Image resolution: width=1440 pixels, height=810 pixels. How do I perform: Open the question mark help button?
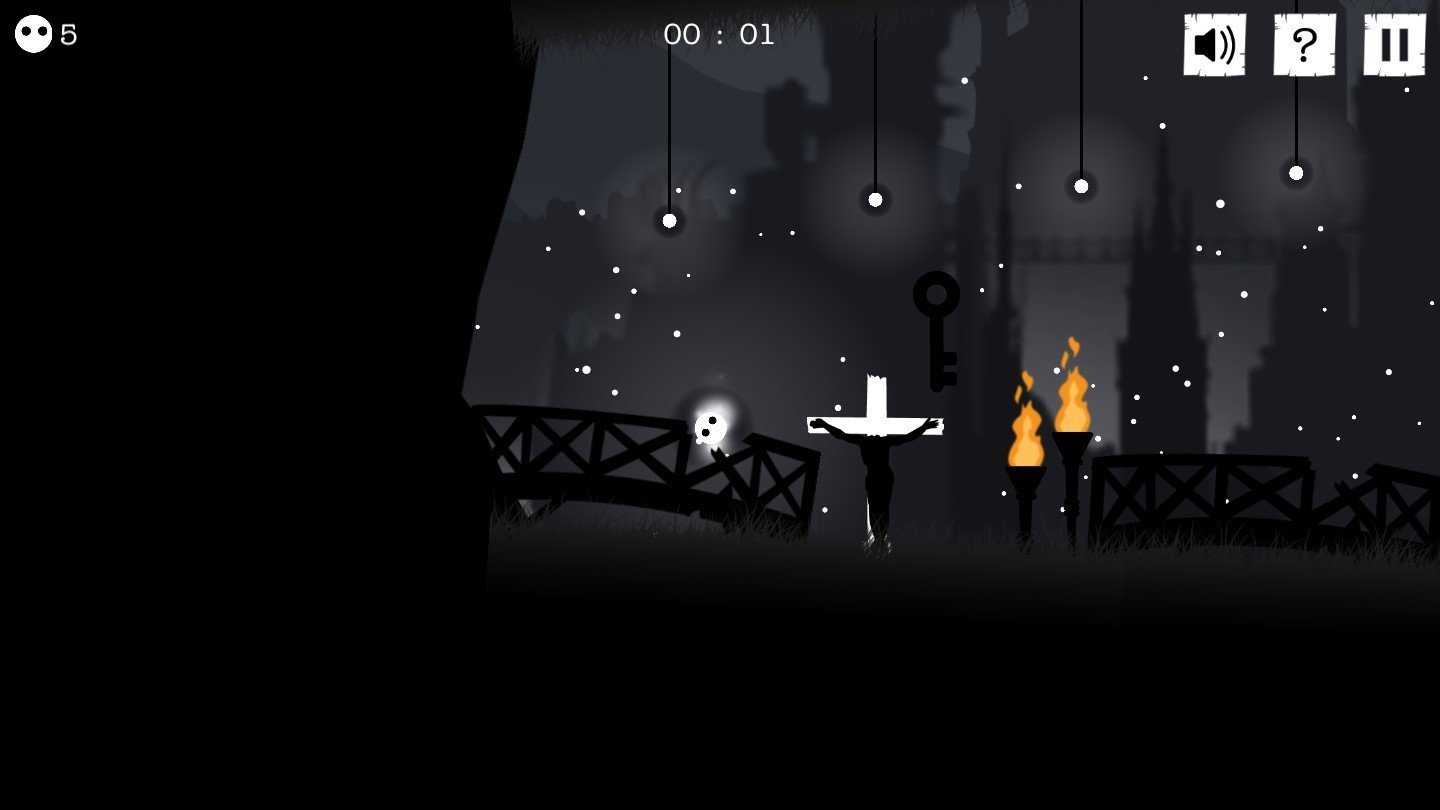(x=1304, y=45)
